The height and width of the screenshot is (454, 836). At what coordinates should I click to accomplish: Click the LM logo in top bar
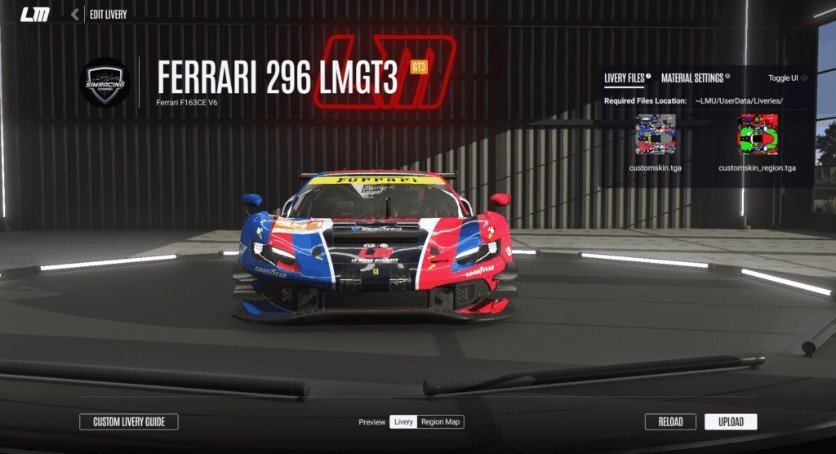34,14
